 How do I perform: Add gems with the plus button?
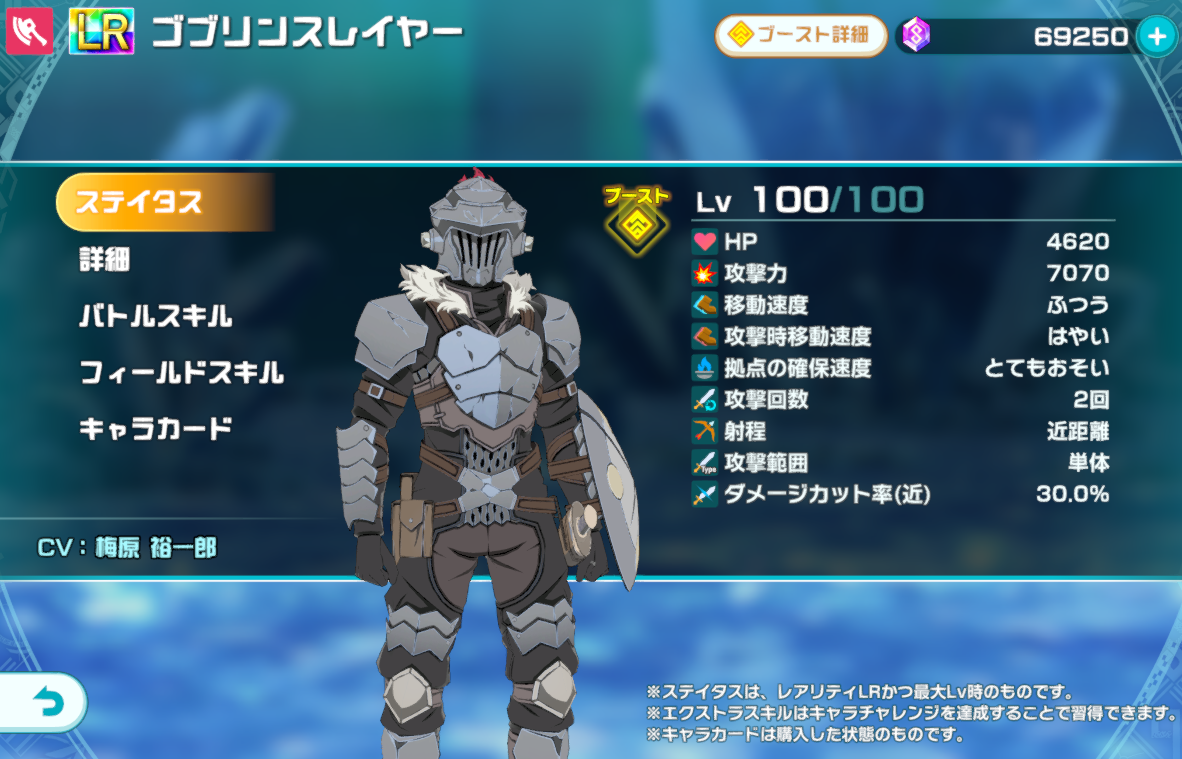pyautogui.click(x=1157, y=37)
